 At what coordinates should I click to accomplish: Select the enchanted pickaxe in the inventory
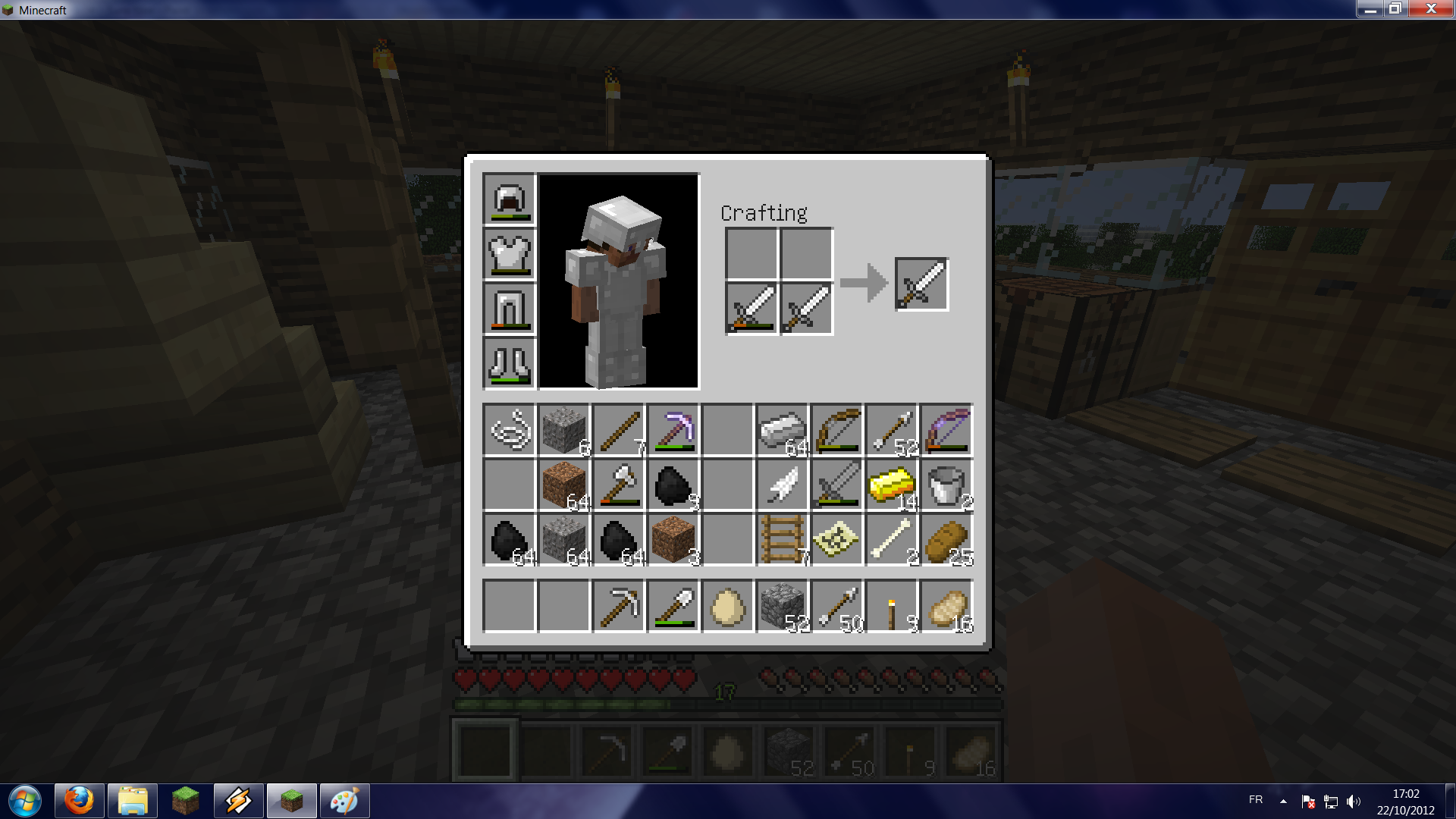click(673, 430)
